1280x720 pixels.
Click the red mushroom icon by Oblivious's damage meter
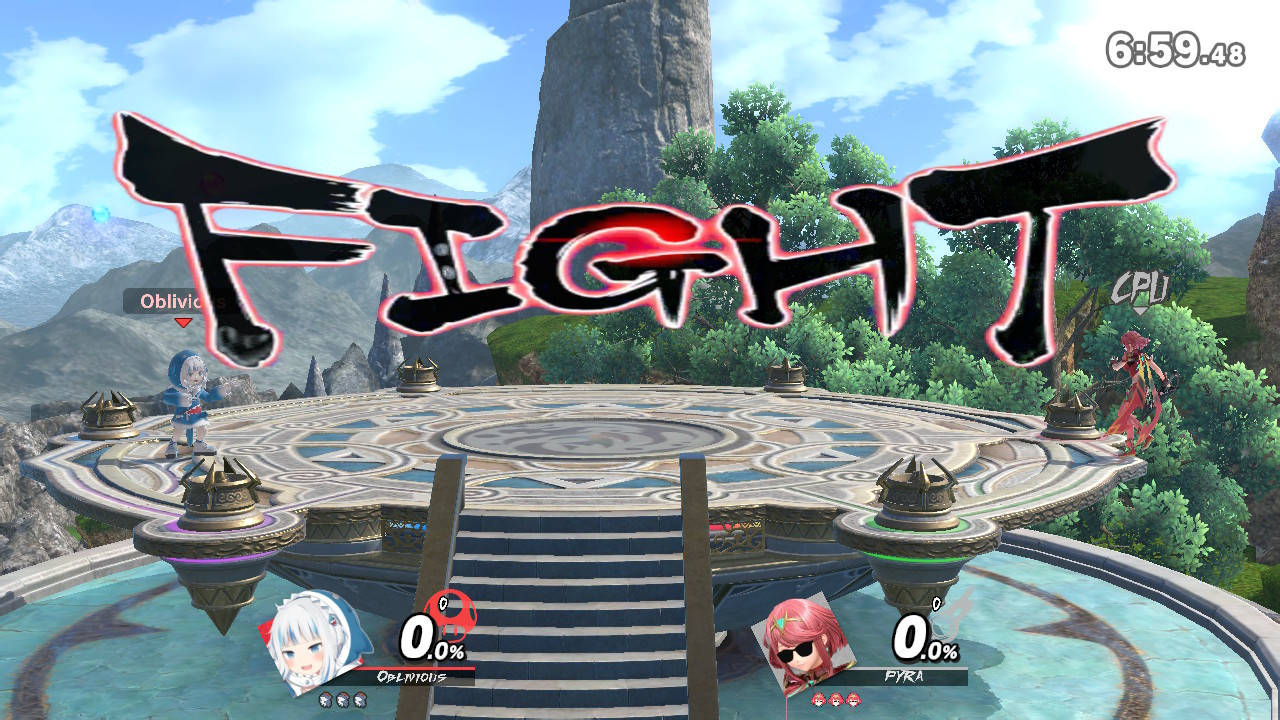click(453, 615)
